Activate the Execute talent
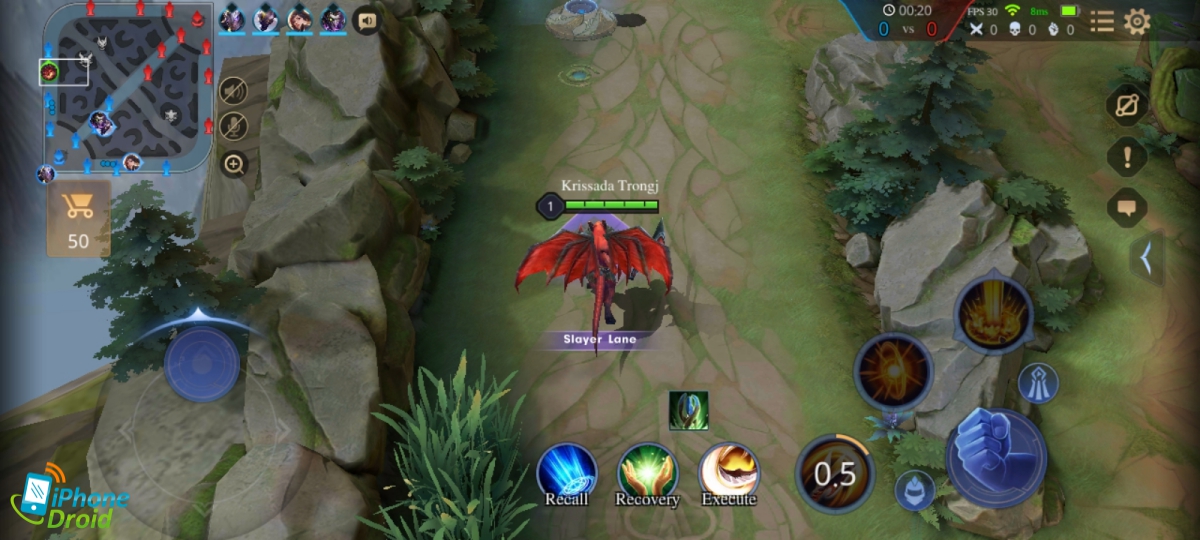The width and height of the screenshot is (1200, 540). point(729,474)
